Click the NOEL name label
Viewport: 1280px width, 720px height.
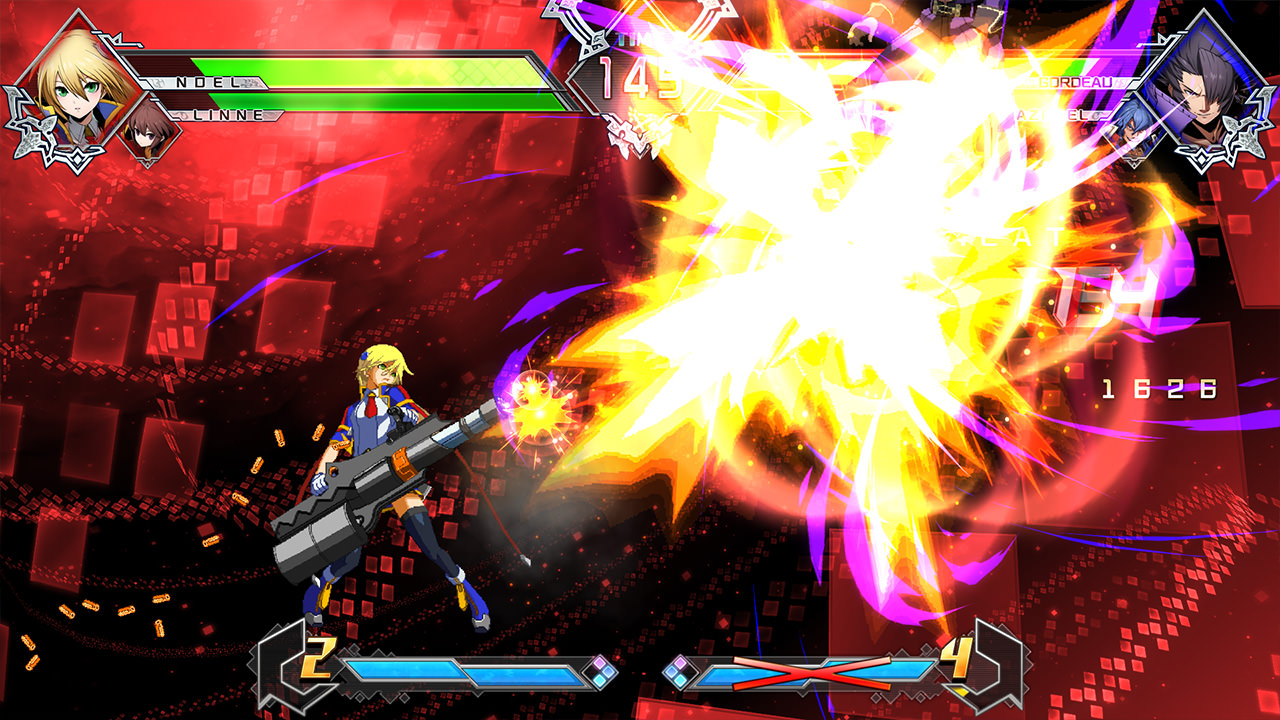206,81
